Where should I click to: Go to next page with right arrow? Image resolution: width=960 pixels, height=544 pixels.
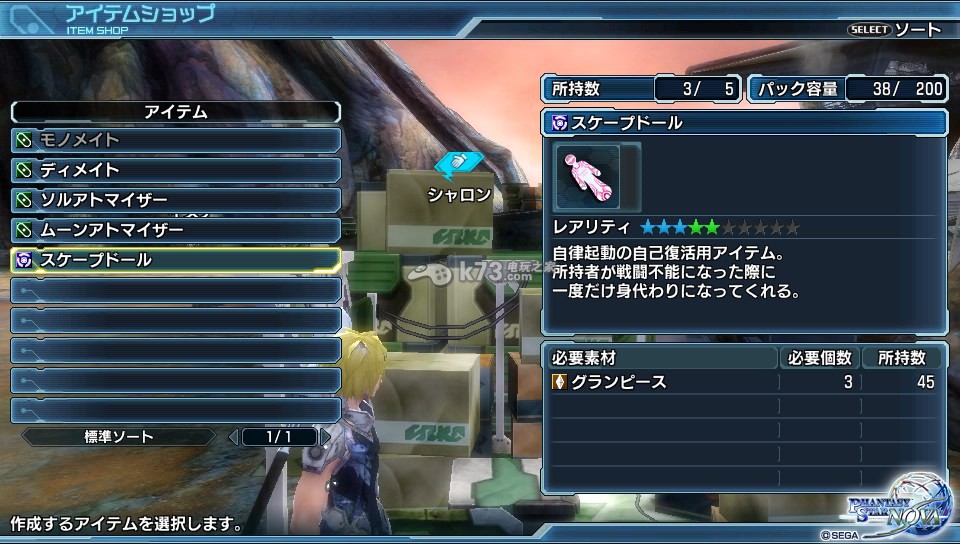pos(326,437)
